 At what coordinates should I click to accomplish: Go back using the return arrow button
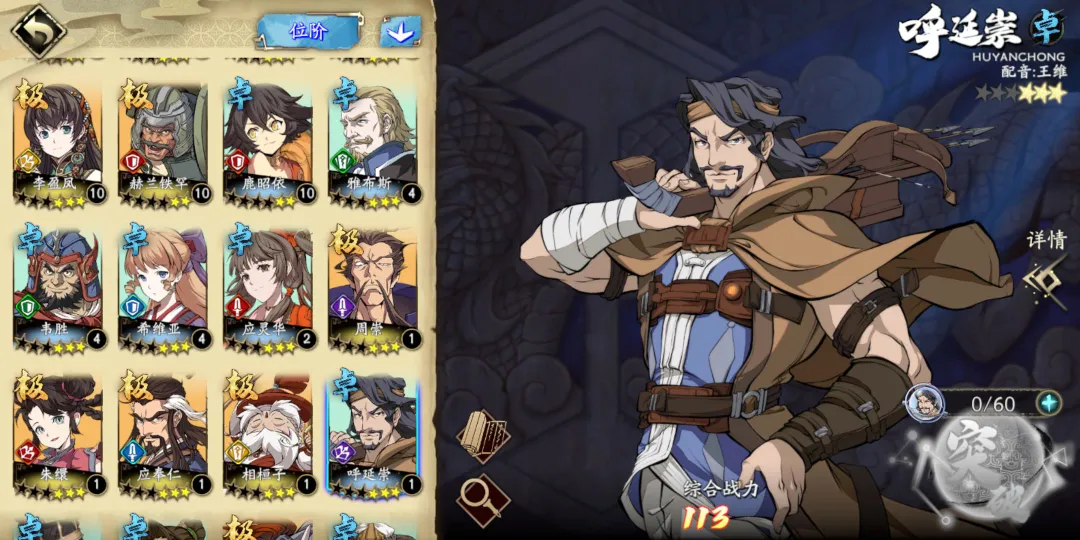click(x=37, y=32)
